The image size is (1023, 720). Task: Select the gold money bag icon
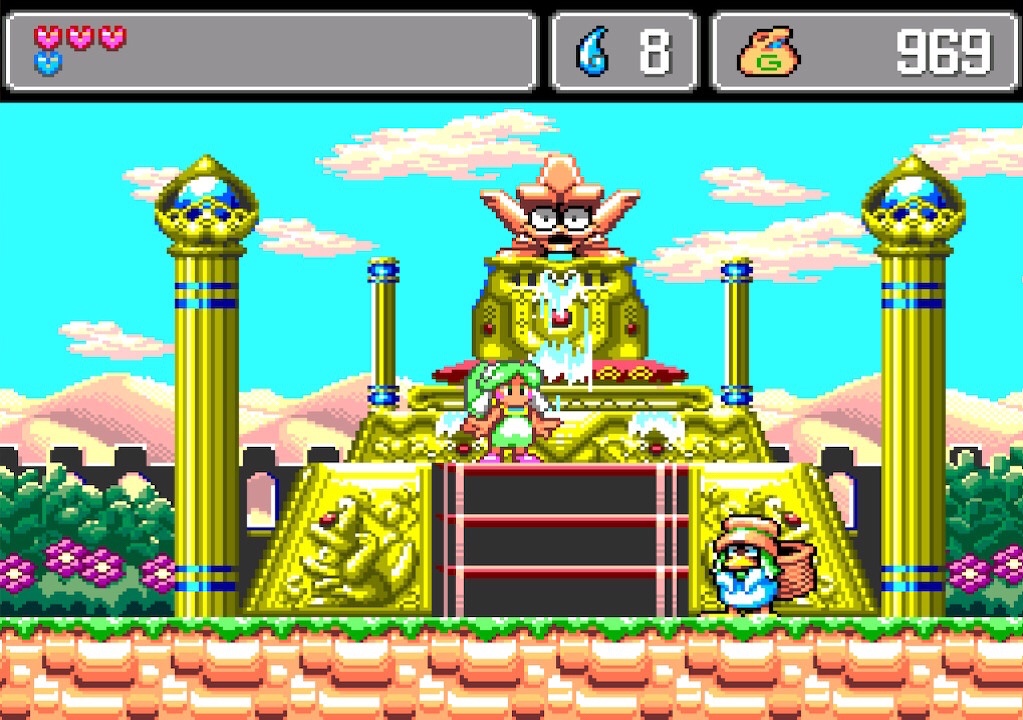pyautogui.click(x=769, y=53)
